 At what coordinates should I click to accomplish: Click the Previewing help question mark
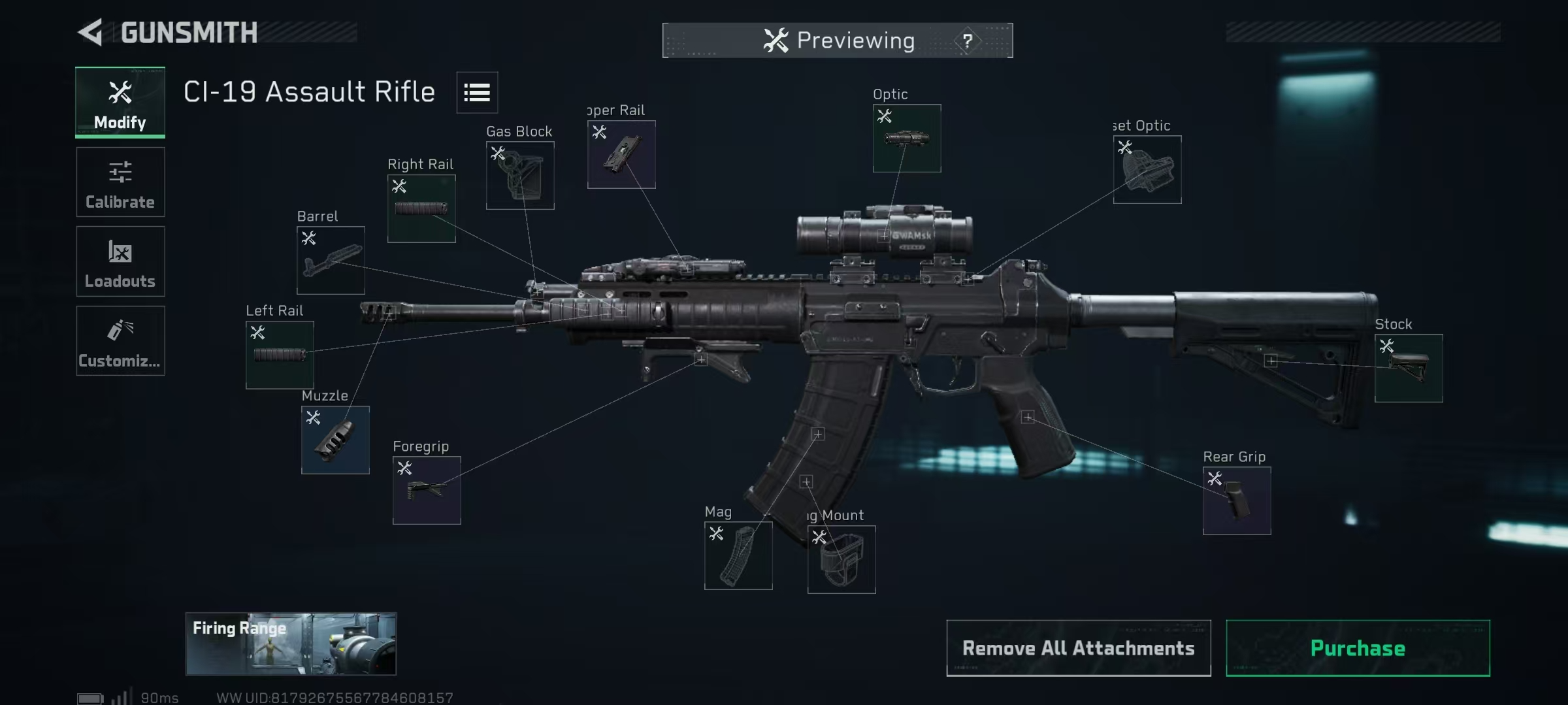[x=968, y=41]
